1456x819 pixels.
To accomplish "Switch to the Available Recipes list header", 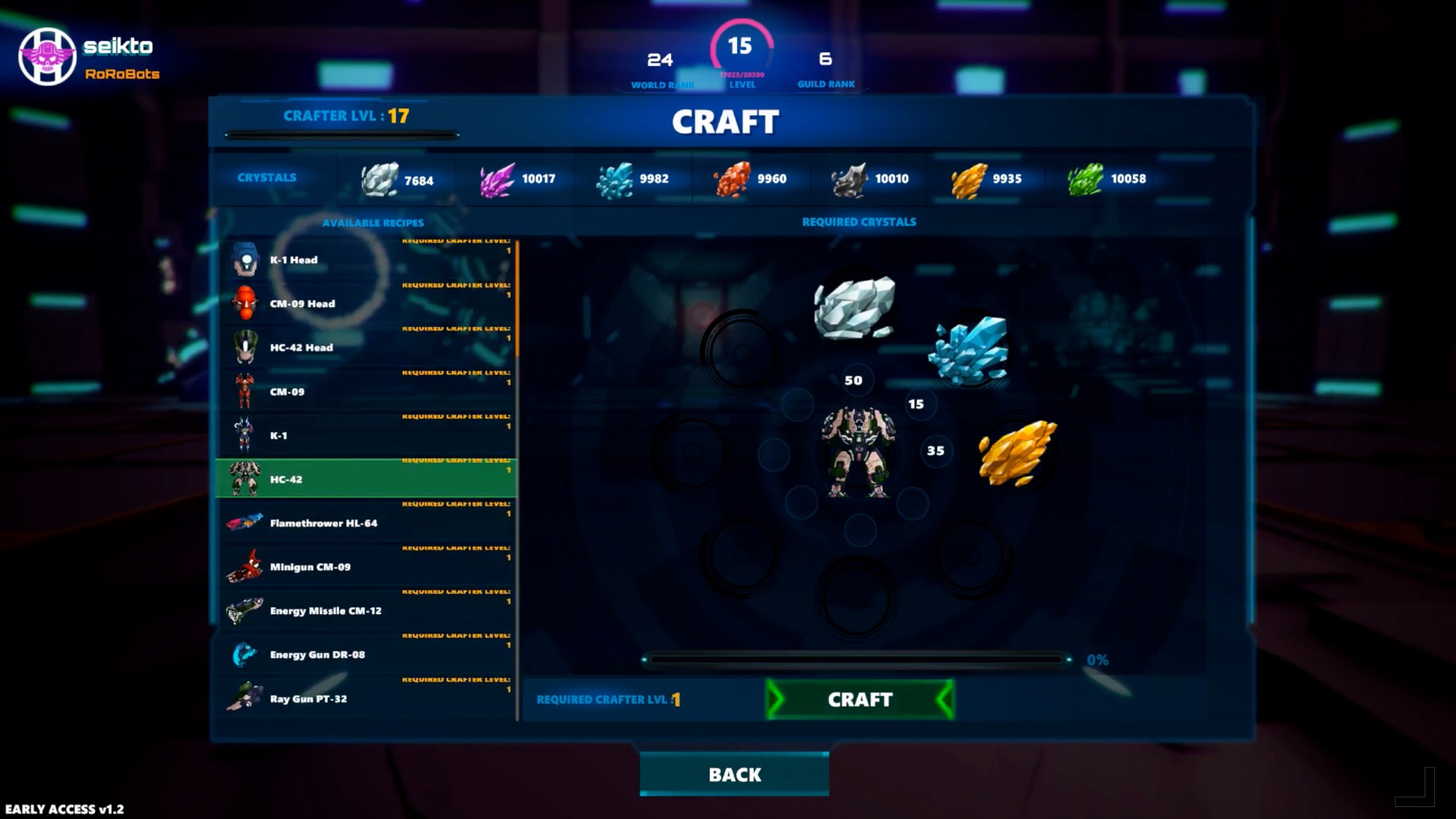I will tap(373, 222).
